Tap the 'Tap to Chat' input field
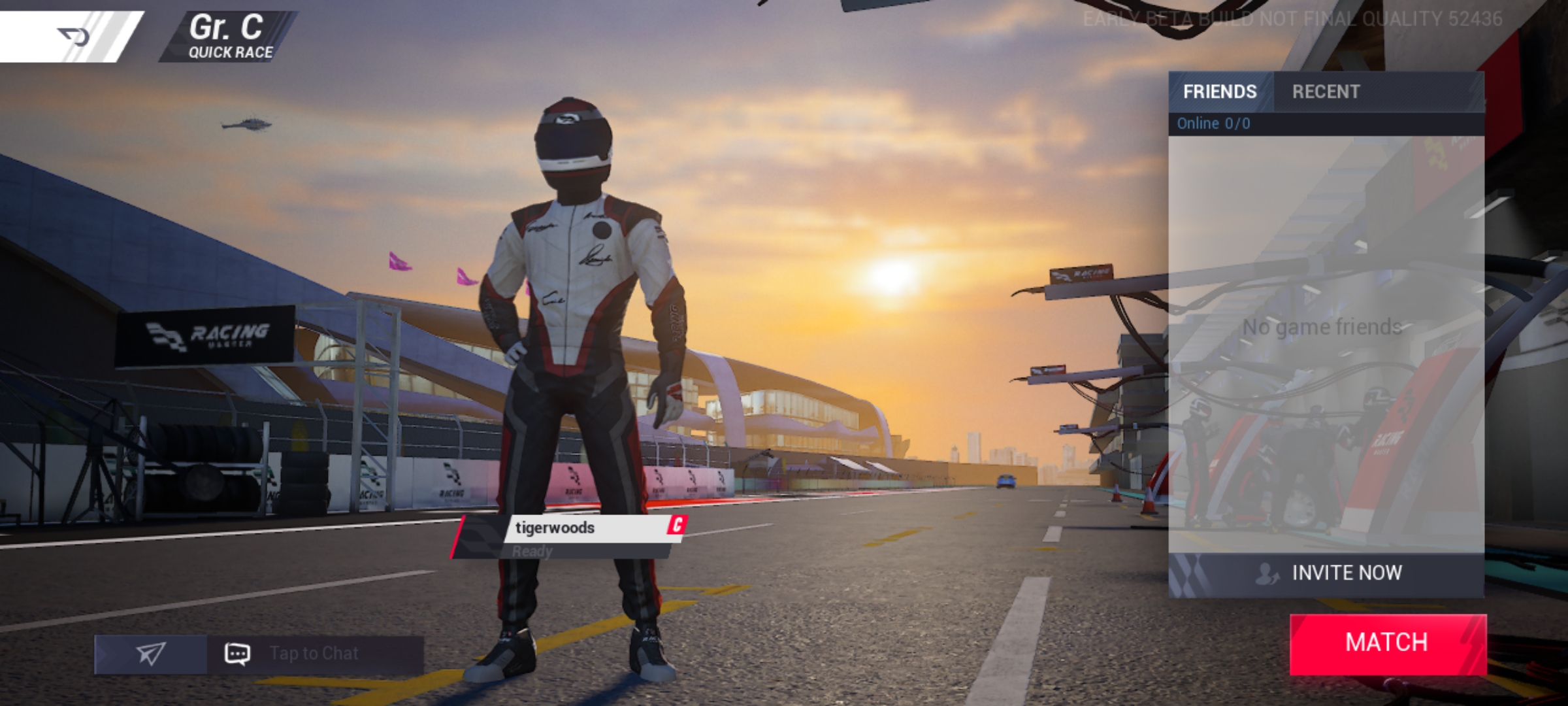 pos(314,652)
